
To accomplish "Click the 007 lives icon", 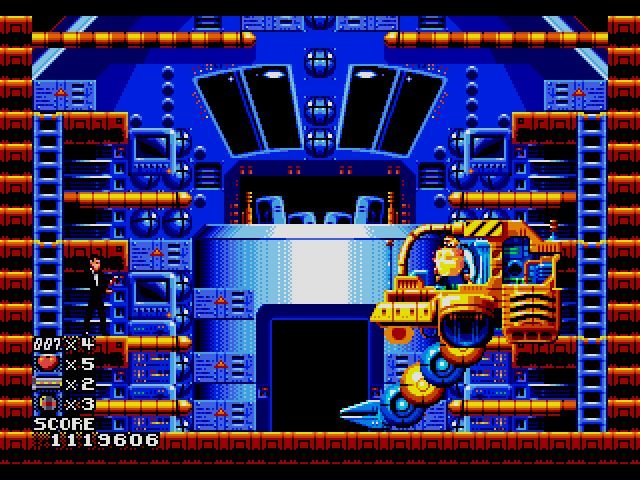I will point(47,344).
